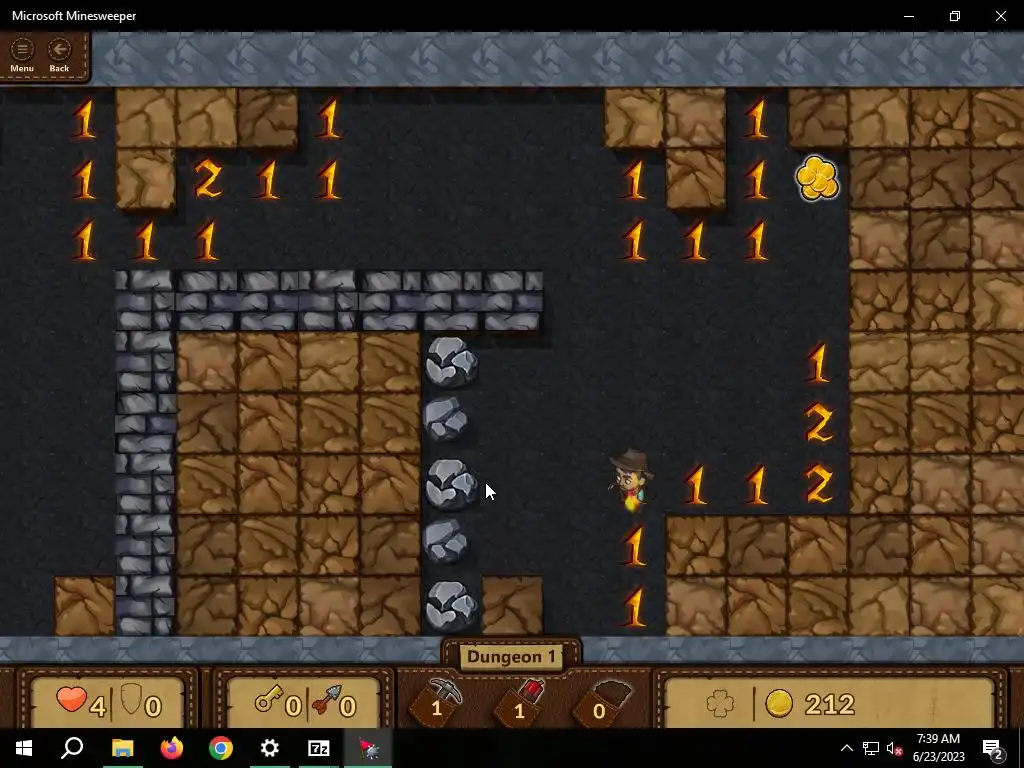Collect the gold coin pile tile

(x=817, y=179)
